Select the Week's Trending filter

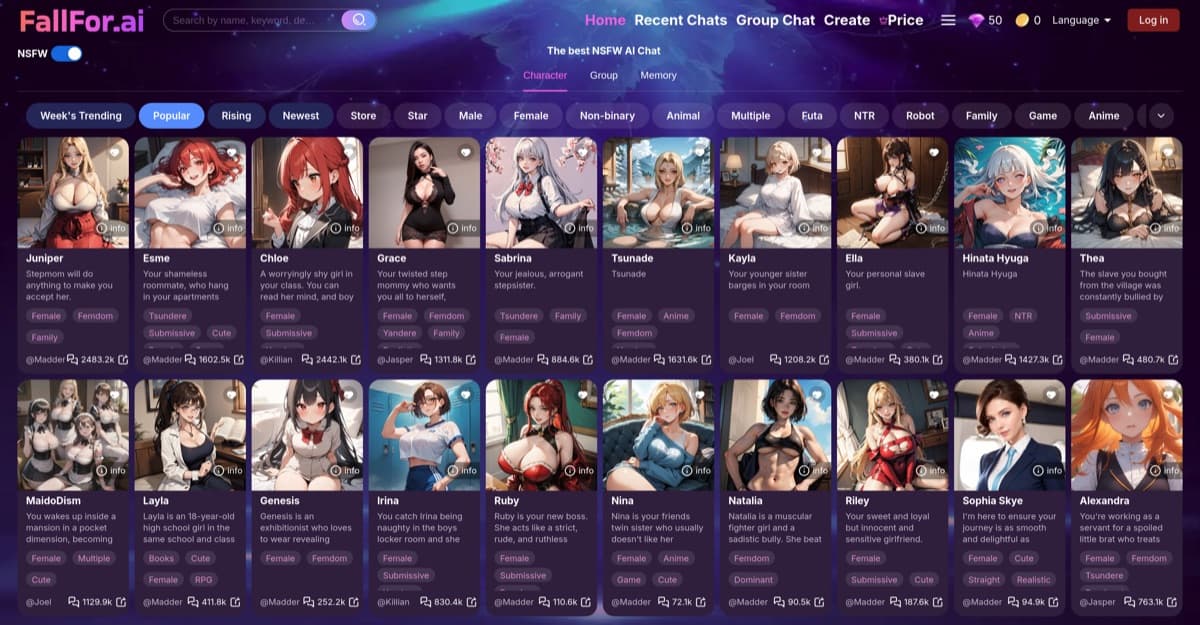81,116
